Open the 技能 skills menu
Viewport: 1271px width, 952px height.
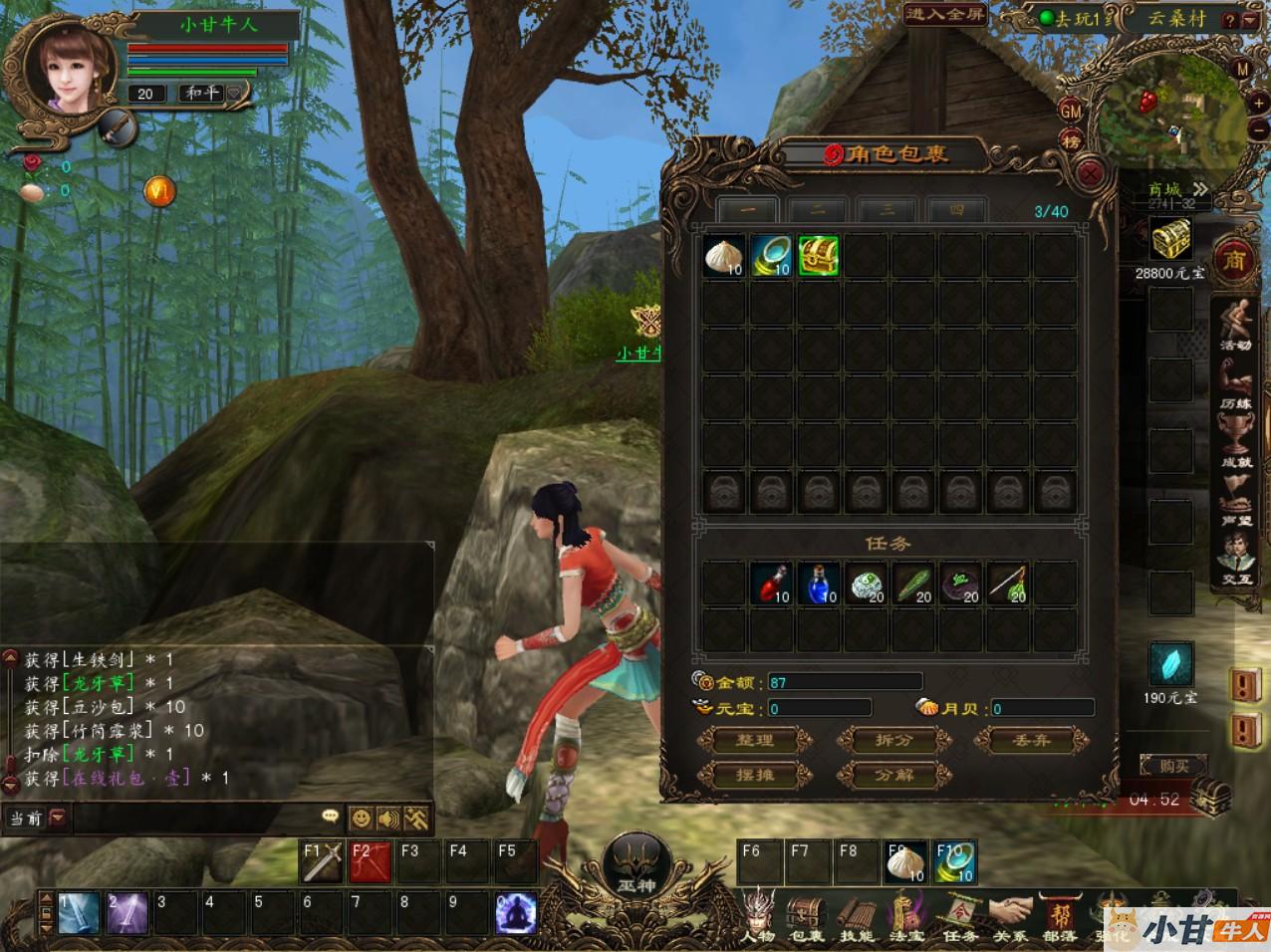[x=855, y=914]
